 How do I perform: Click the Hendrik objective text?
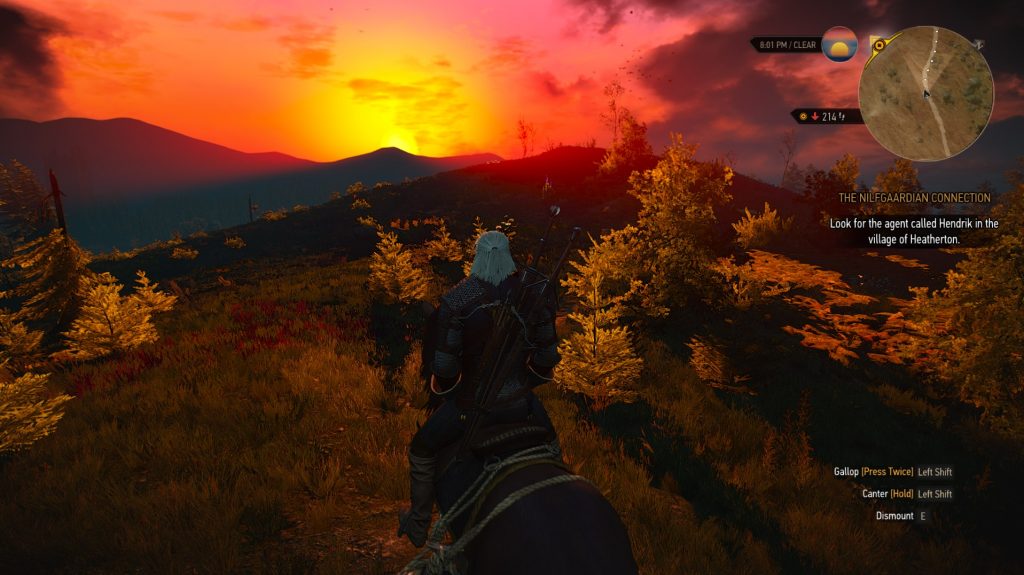[x=913, y=232]
